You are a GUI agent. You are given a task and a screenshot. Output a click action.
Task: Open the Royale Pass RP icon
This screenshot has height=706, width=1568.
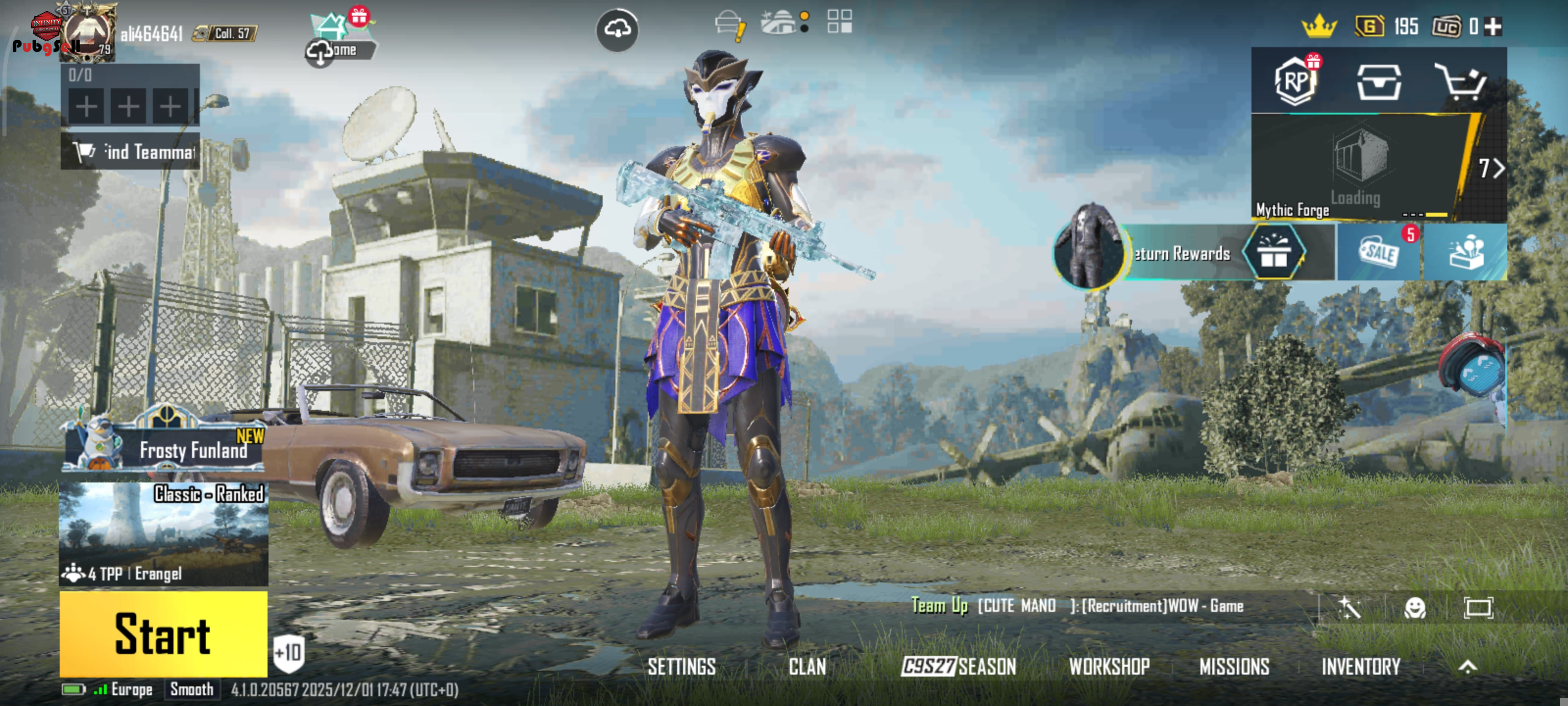point(1295,81)
